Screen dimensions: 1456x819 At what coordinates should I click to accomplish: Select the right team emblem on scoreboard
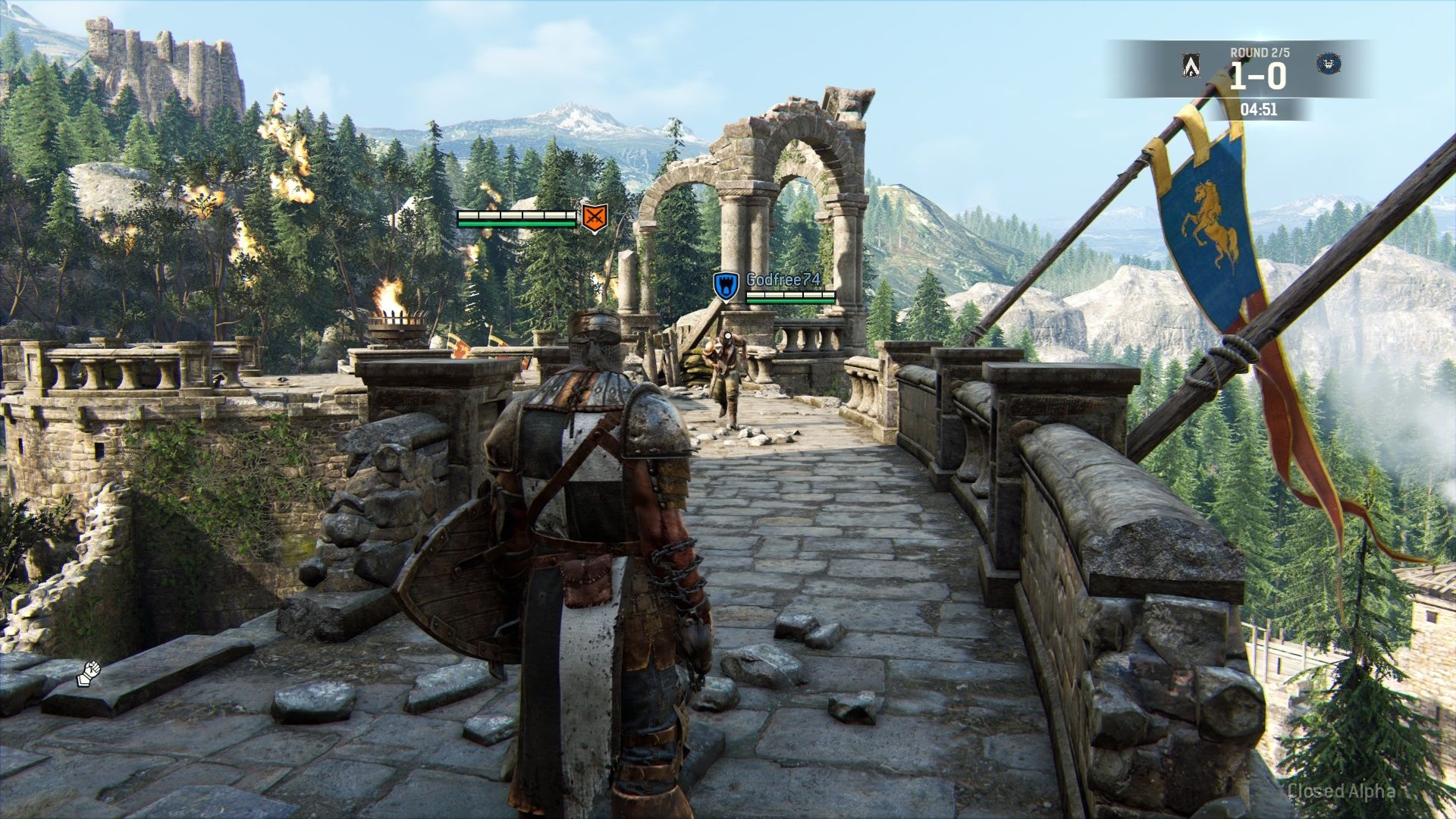point(1327,64)
